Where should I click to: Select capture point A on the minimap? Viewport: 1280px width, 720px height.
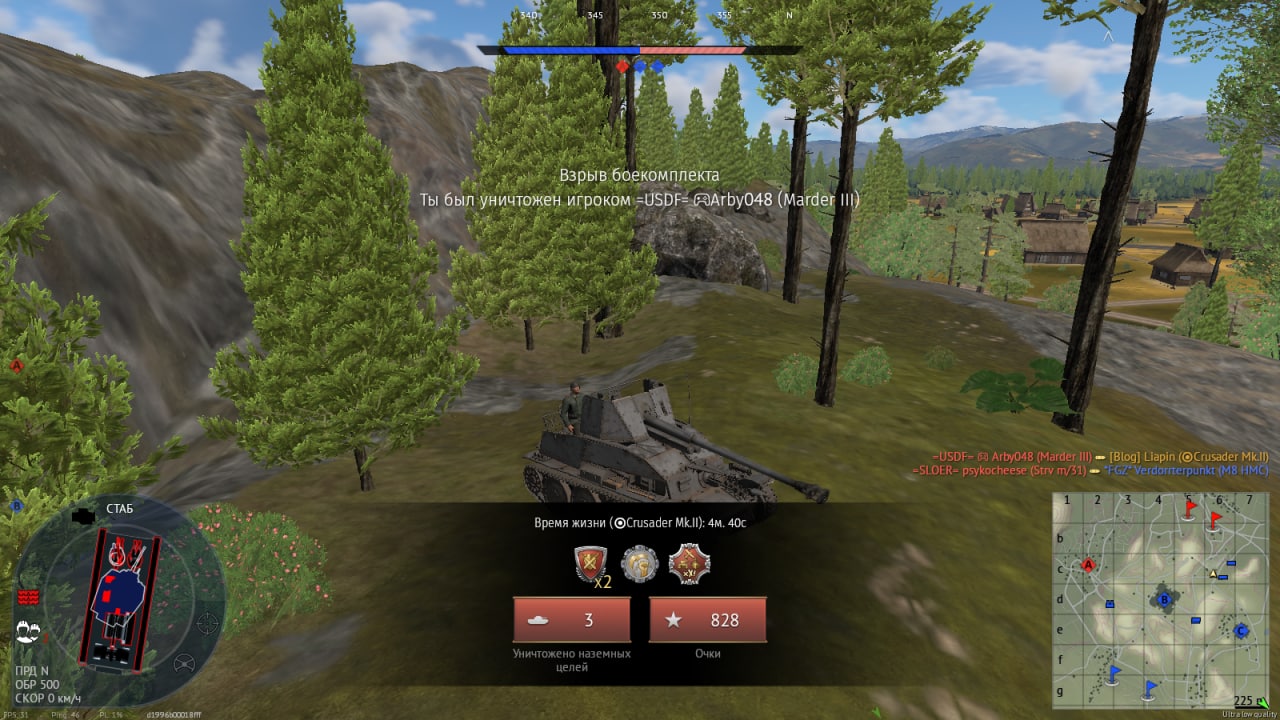[1089, 565]
